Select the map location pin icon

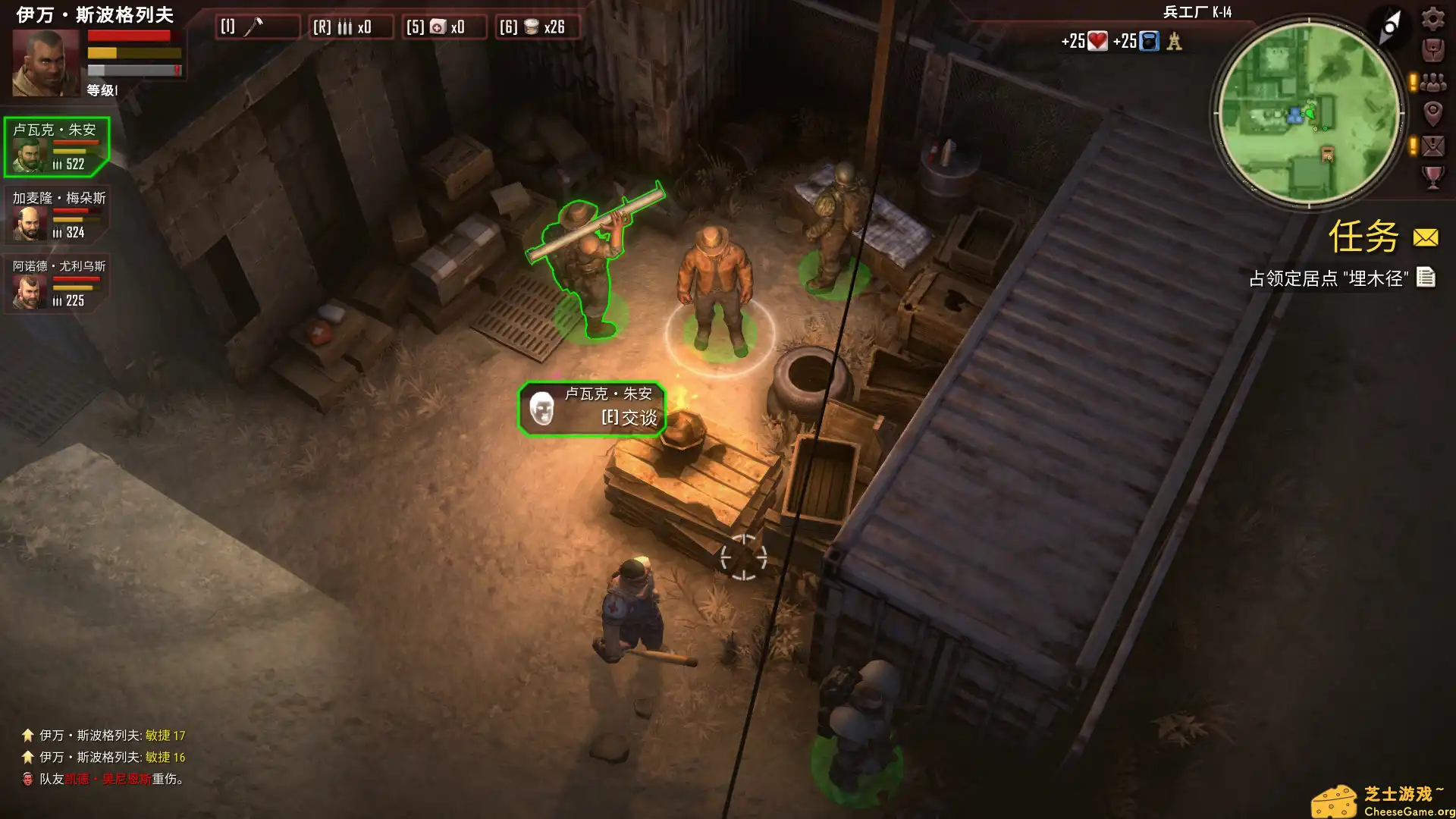[x=1432, y=114]
